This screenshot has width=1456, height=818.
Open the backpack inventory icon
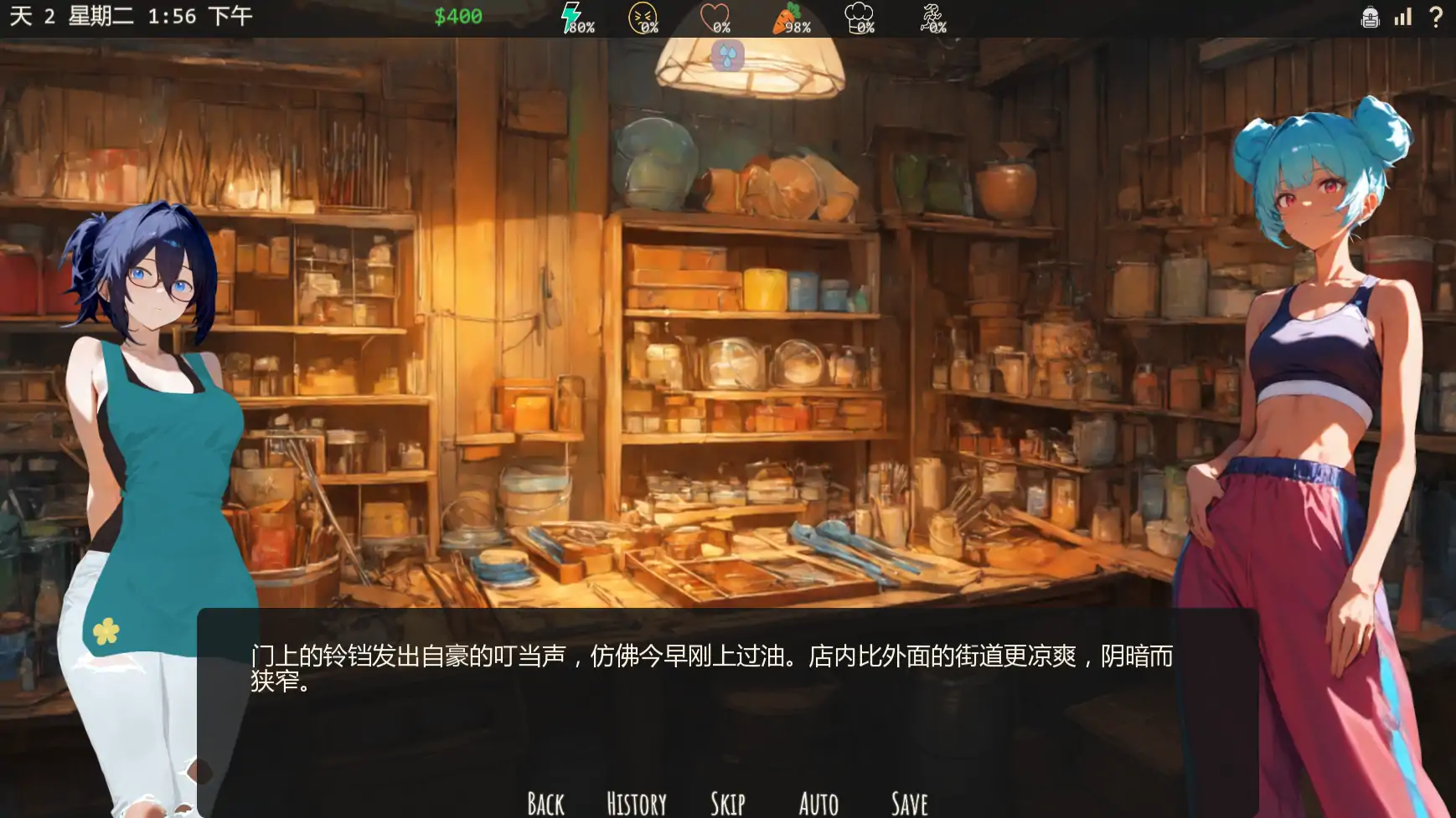coord(1371,17)
